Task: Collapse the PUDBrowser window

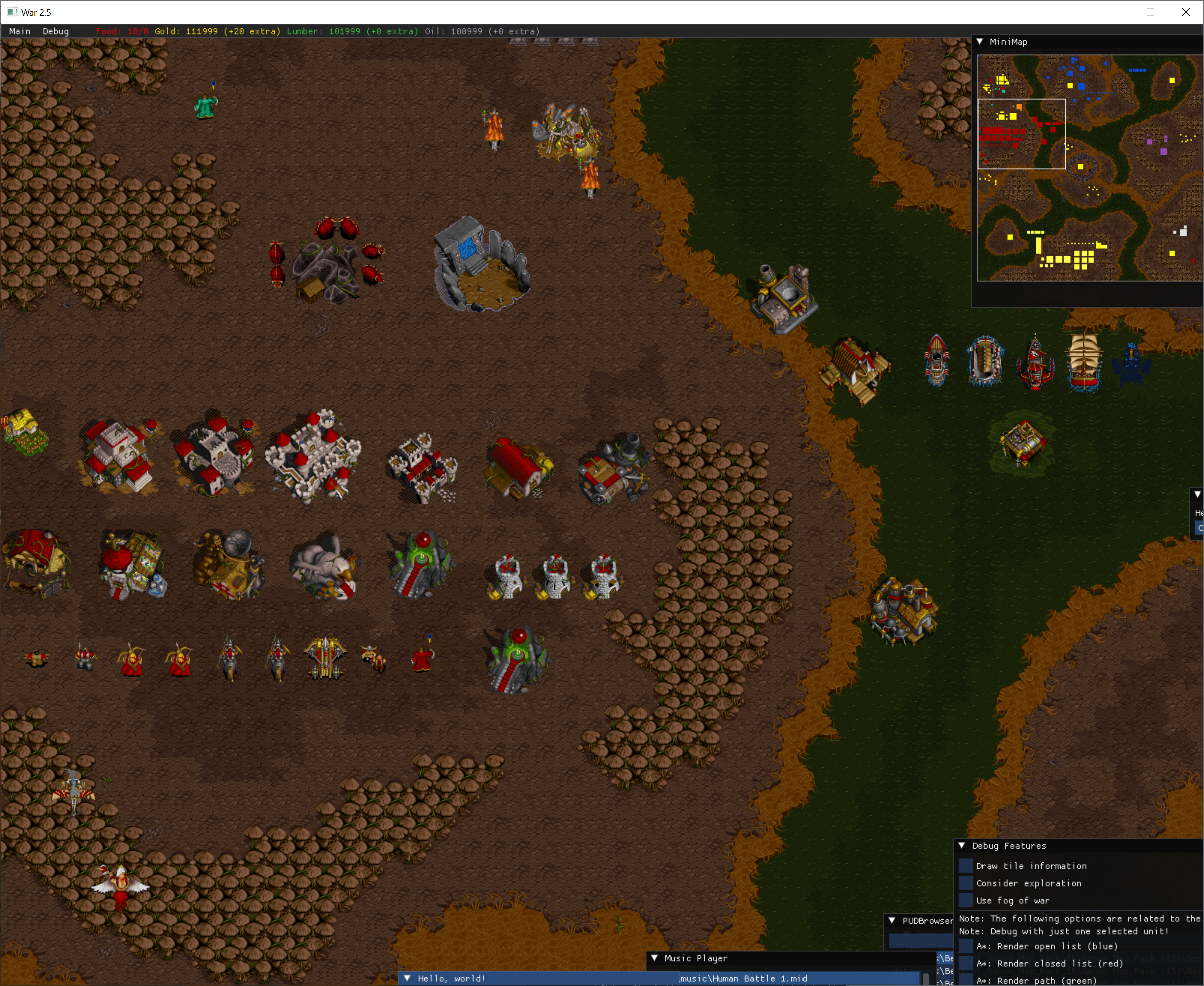Action: (x=892, y=921)
